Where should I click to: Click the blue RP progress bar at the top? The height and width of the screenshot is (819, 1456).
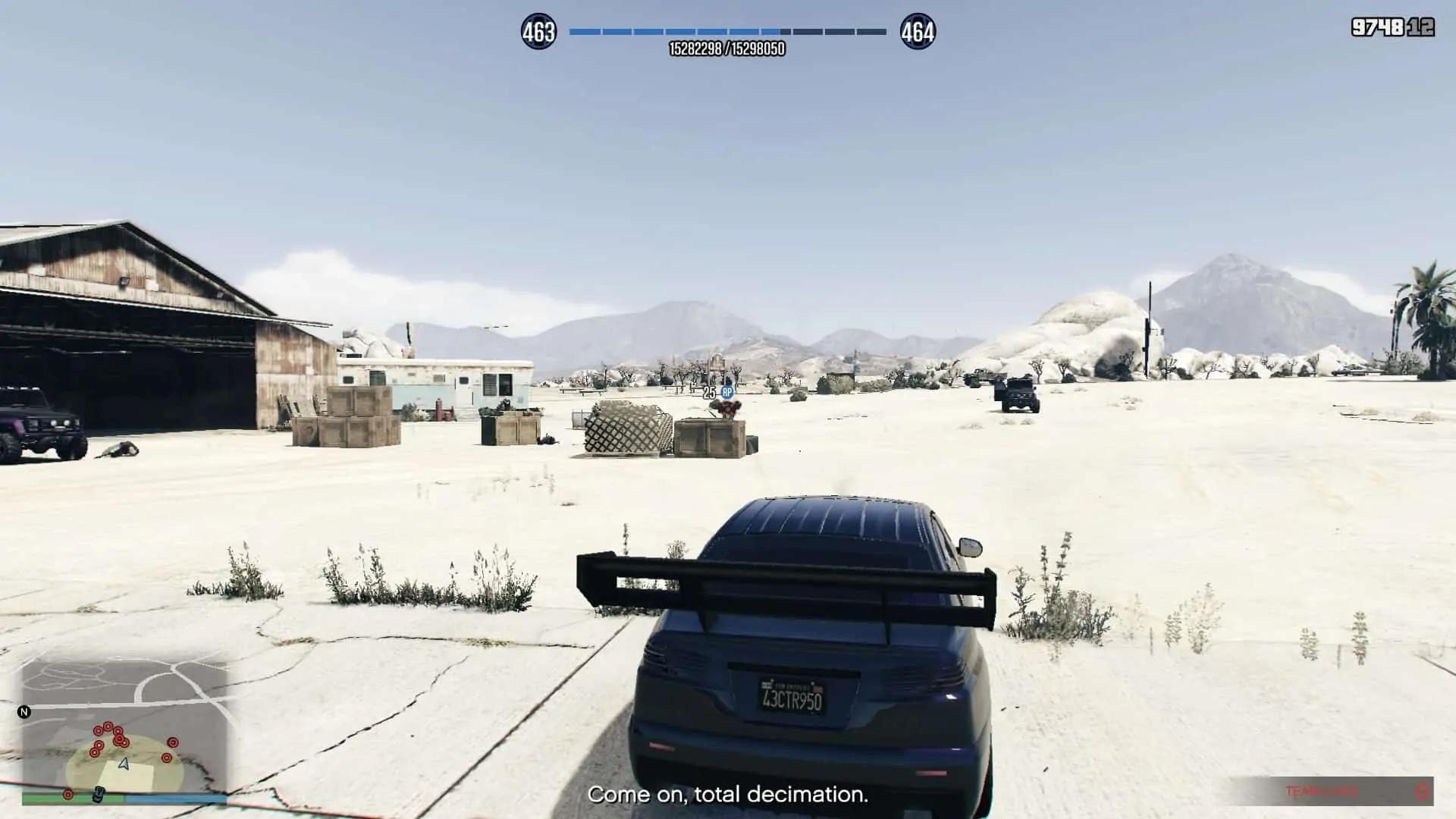click(726, 32)
